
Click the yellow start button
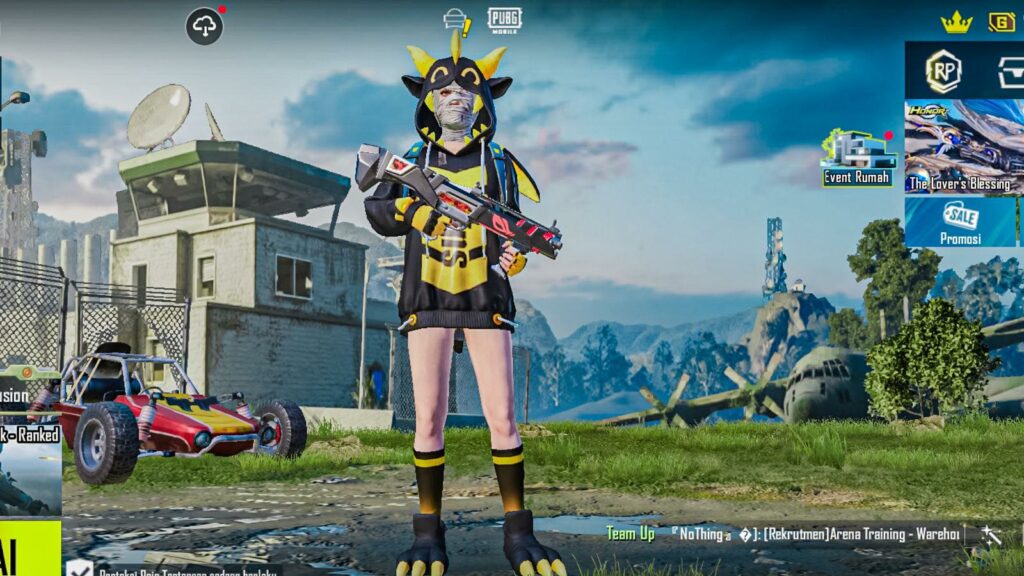[x=30, y=547]
